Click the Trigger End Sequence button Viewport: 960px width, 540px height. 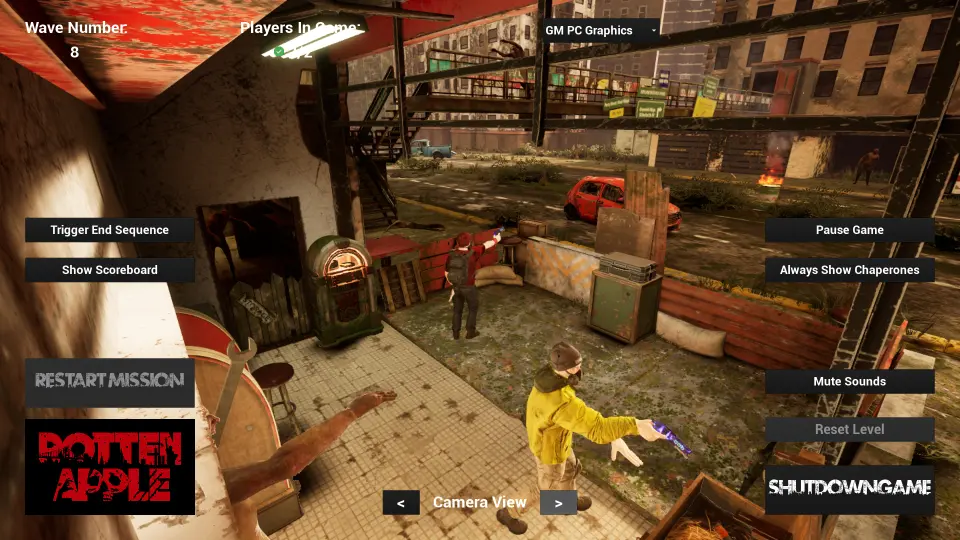click(x=110, y=230)
